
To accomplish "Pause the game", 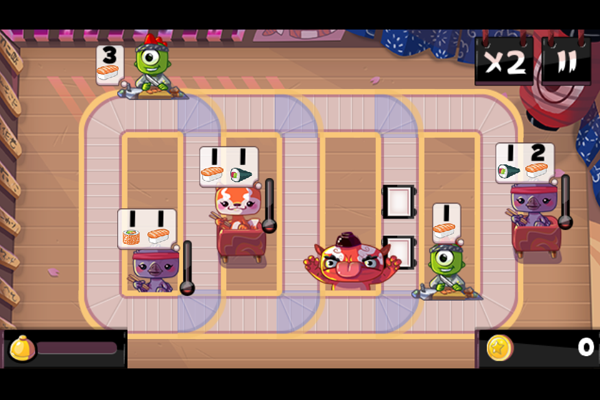I will tap(566, 62).
